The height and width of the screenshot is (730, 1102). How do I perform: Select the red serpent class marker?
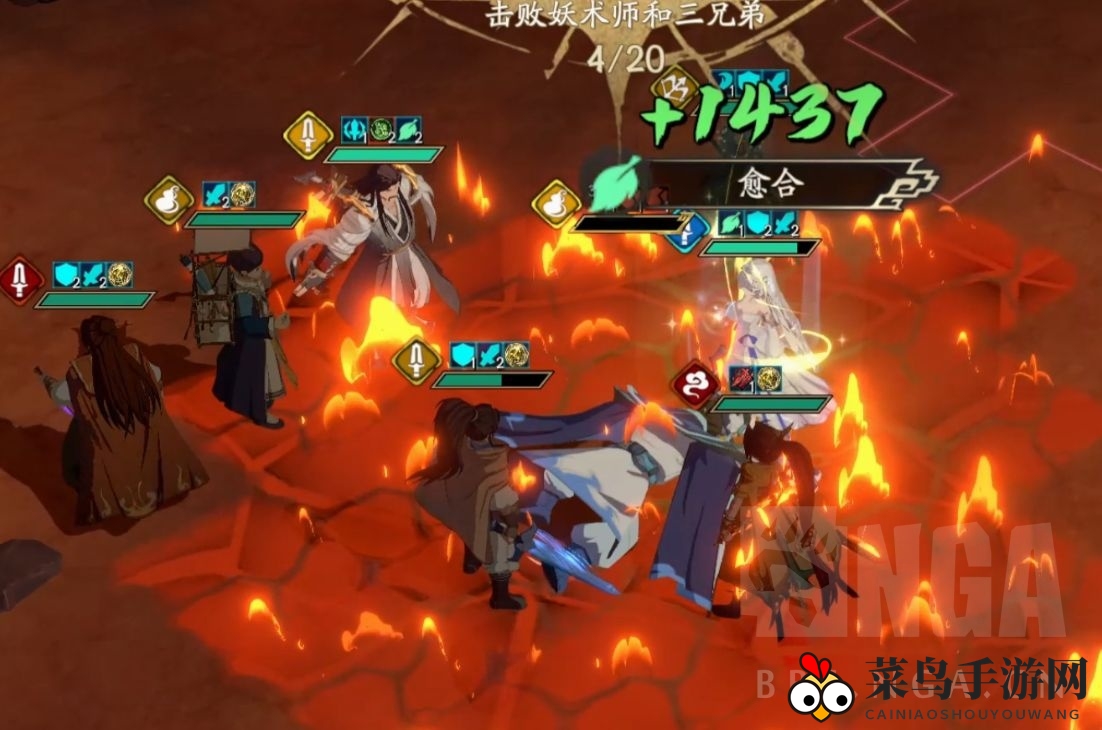point(696,384)
